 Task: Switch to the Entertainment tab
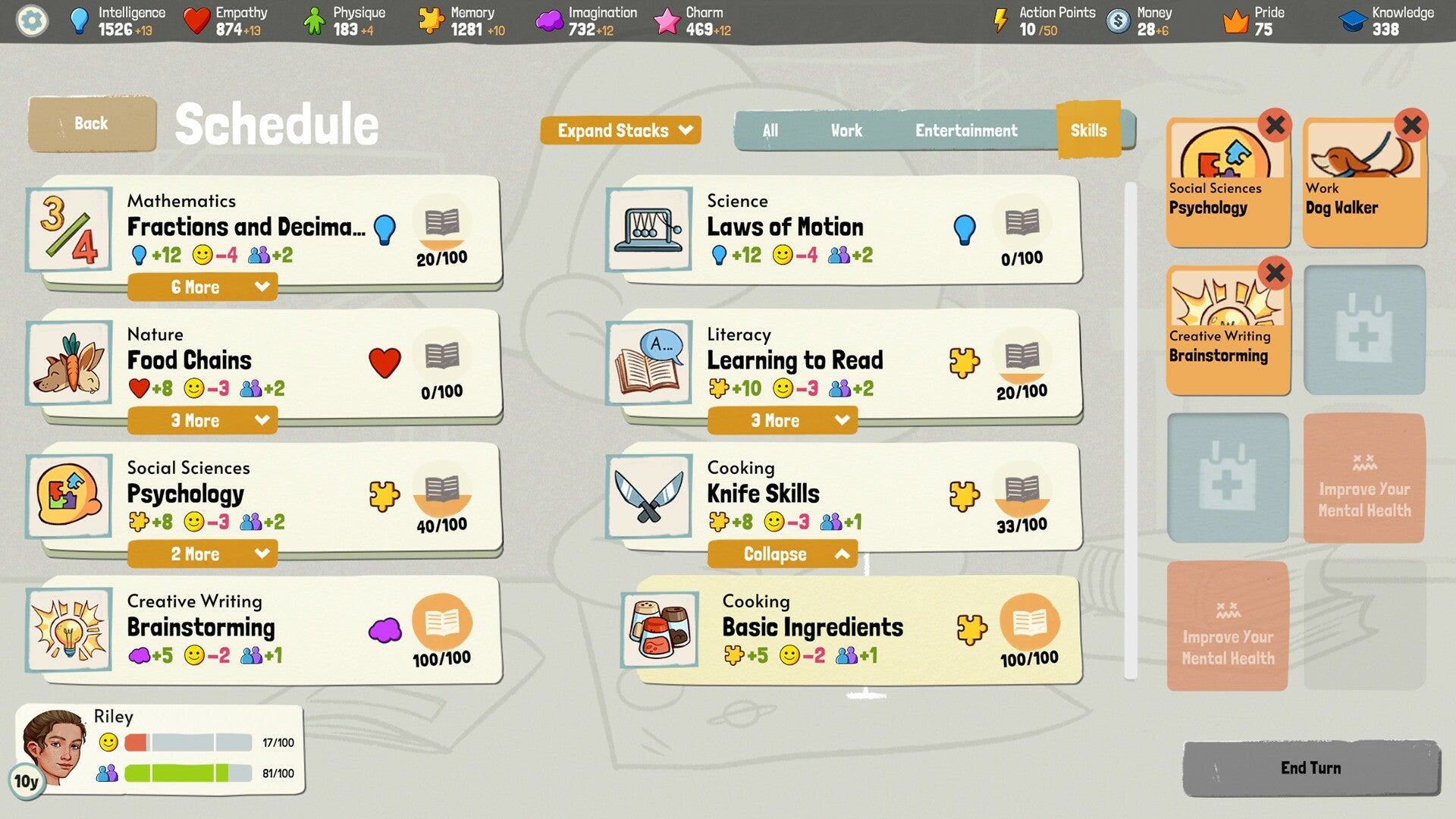click(966, 130)
